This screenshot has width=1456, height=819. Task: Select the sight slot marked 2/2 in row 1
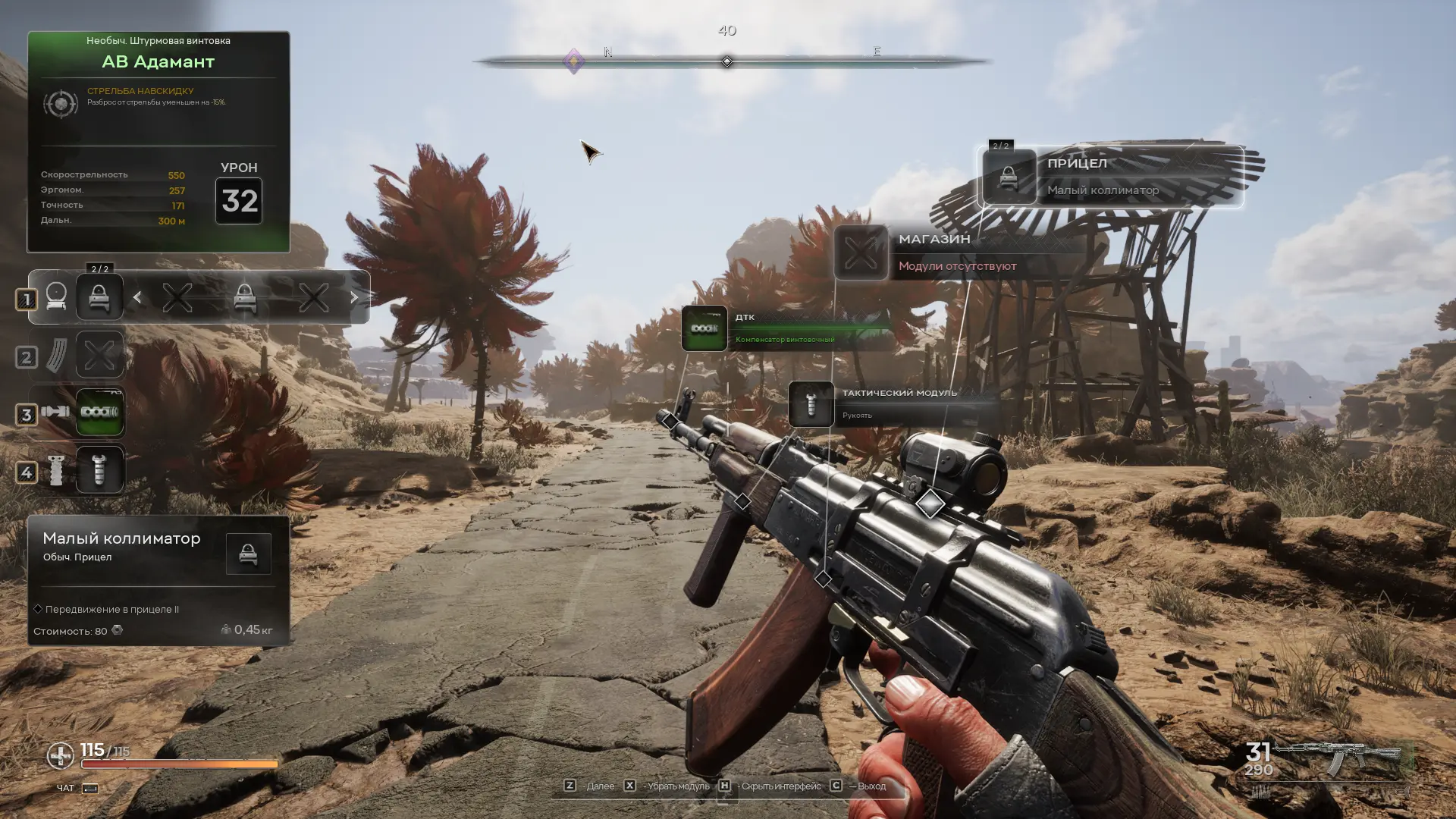99,297
